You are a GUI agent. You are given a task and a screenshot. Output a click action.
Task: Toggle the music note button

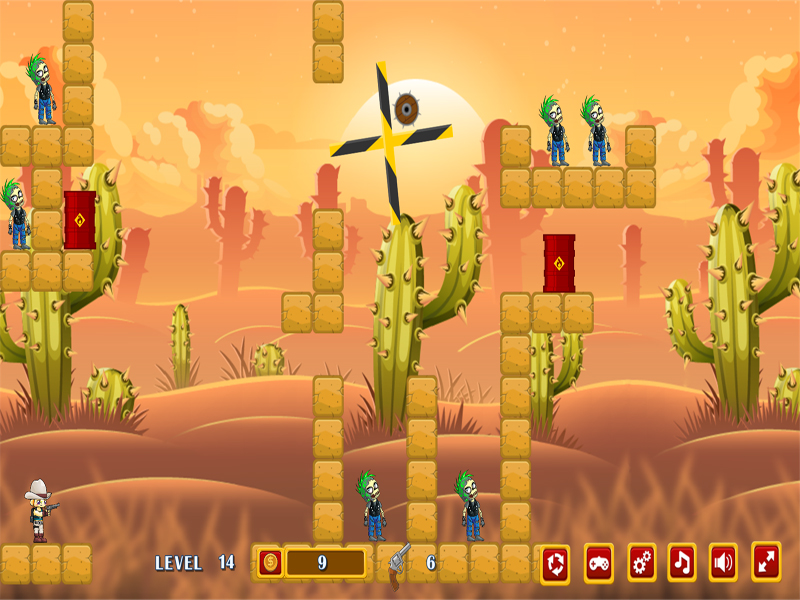coord(682,563)
